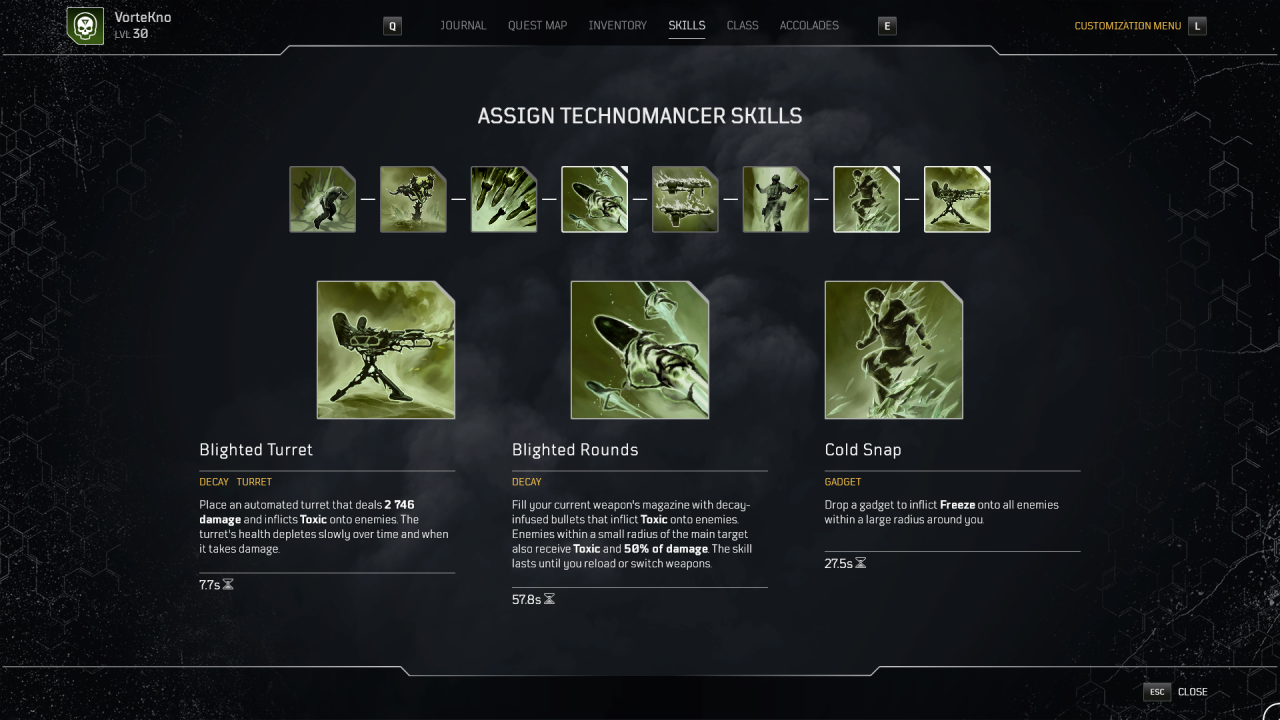Choose the Tool of Destruction weapons icon
1280x720 pixels.
coord(685,200)
